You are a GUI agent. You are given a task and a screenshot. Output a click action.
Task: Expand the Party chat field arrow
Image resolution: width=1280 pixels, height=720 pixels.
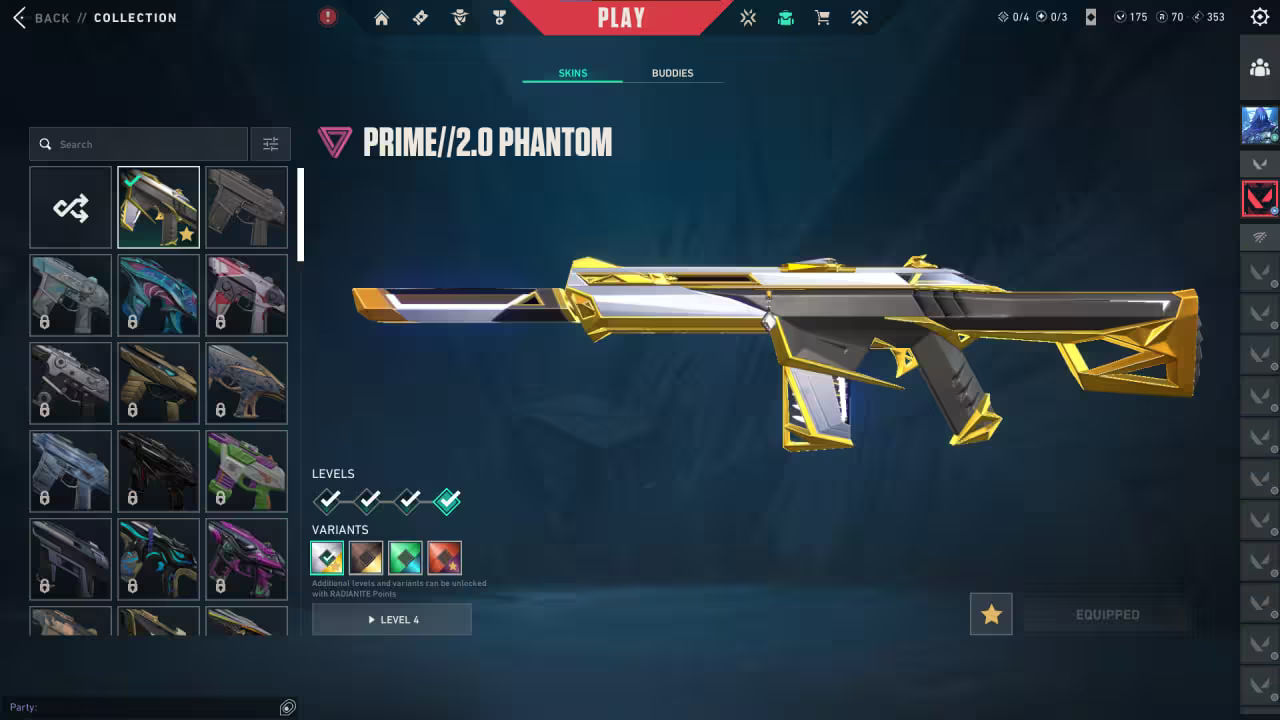tap(287, 707)
